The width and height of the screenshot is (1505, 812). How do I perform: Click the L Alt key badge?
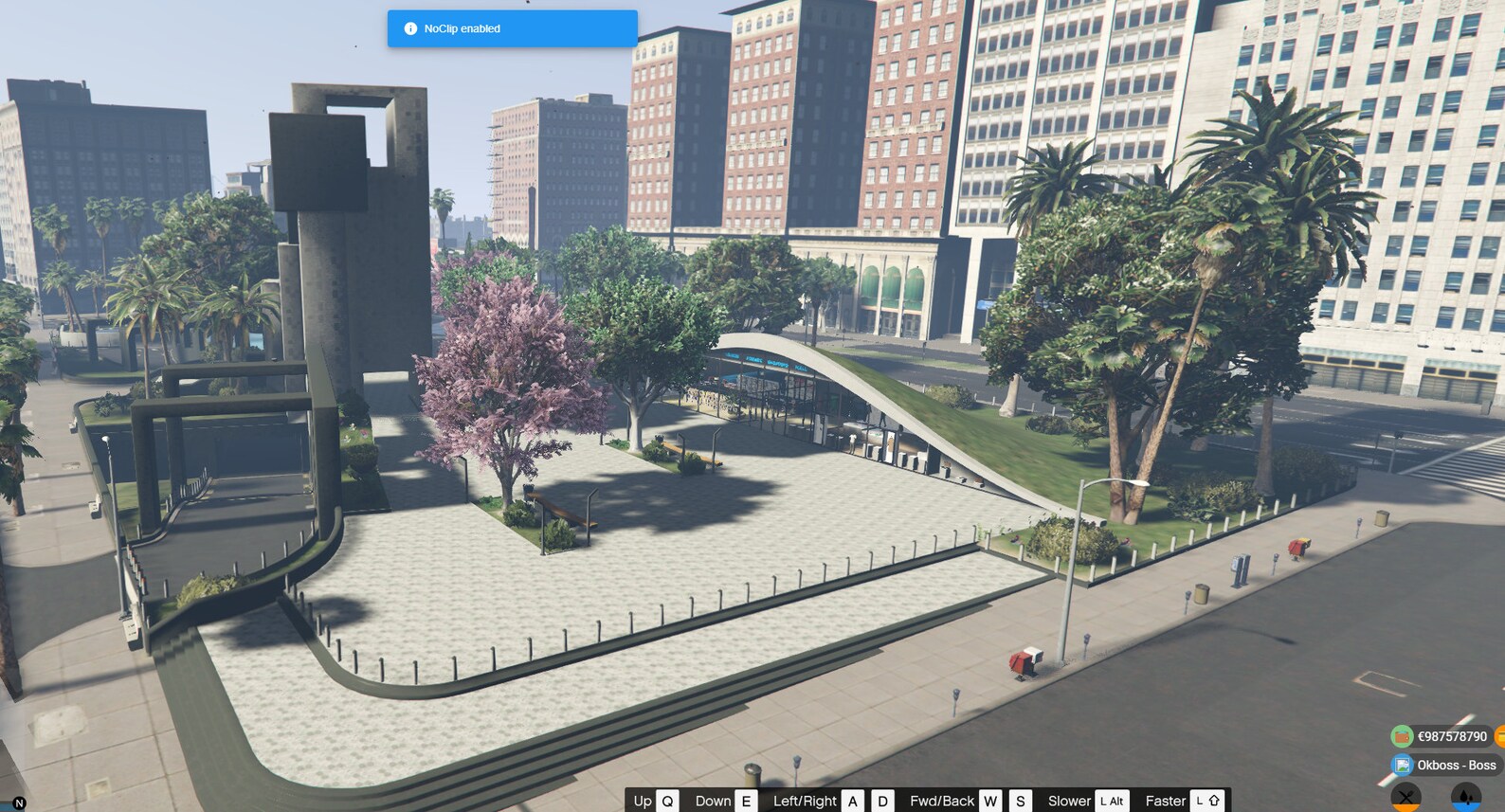point(1111,801)
